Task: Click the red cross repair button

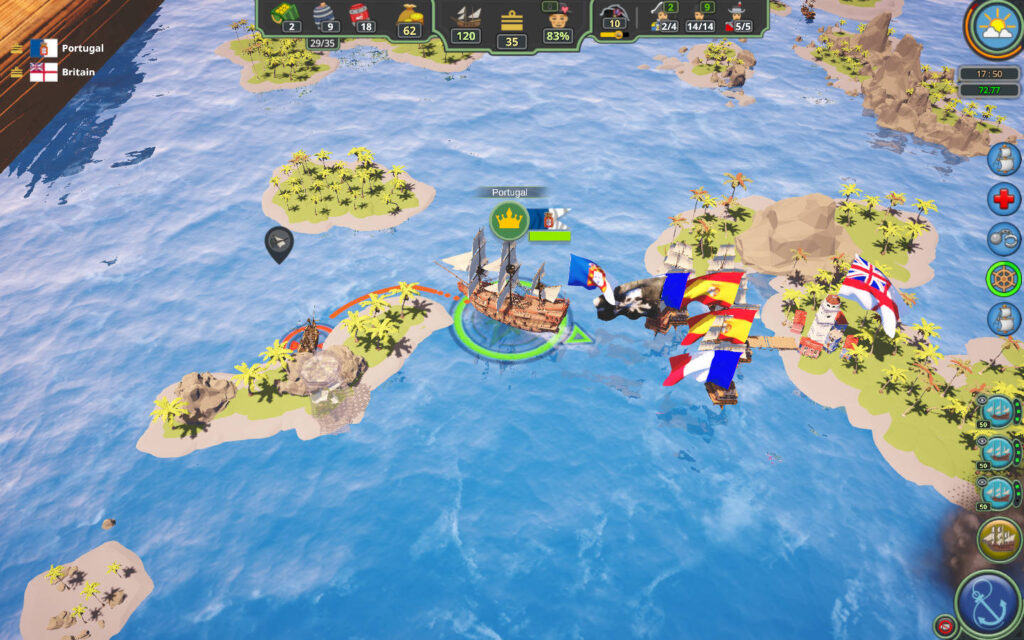Action: pyautogui.click(x=1003, y=198)
